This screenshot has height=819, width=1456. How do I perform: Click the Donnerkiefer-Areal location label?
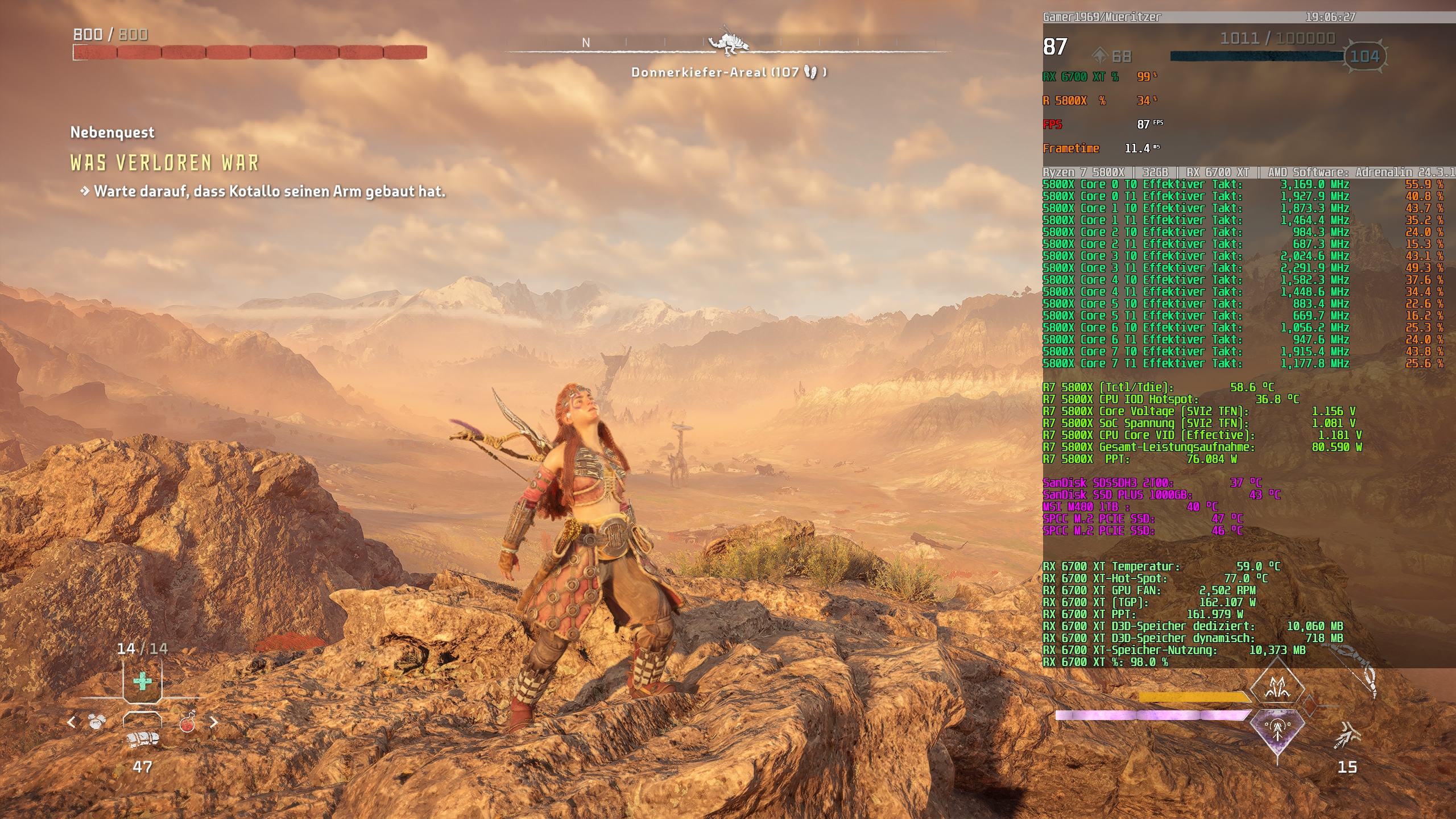click(728, 72)
